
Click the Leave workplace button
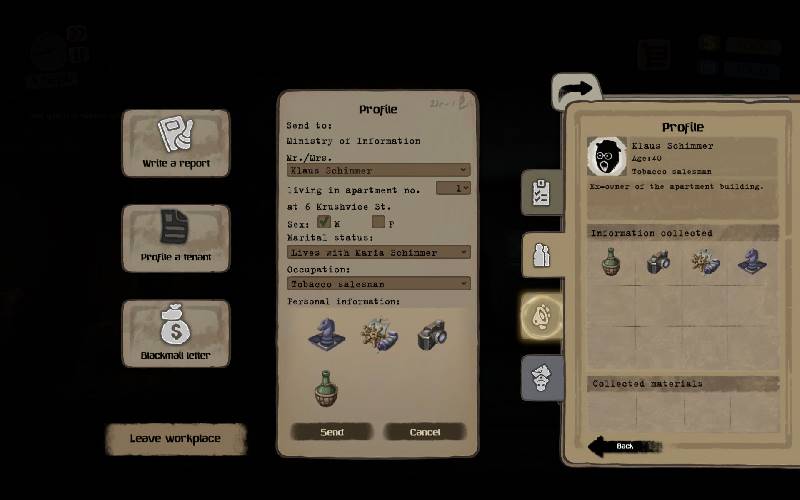[176, 438]
